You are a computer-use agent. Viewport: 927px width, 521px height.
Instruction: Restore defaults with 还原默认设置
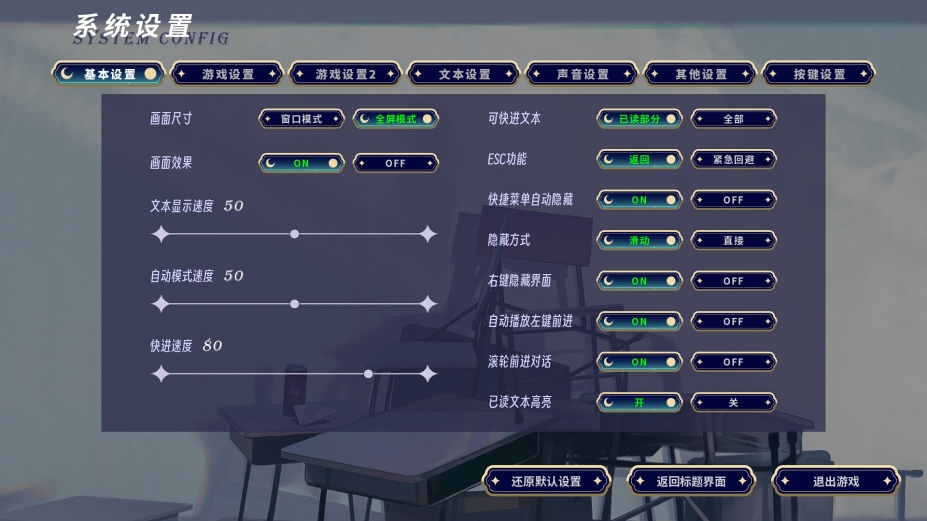546,481
